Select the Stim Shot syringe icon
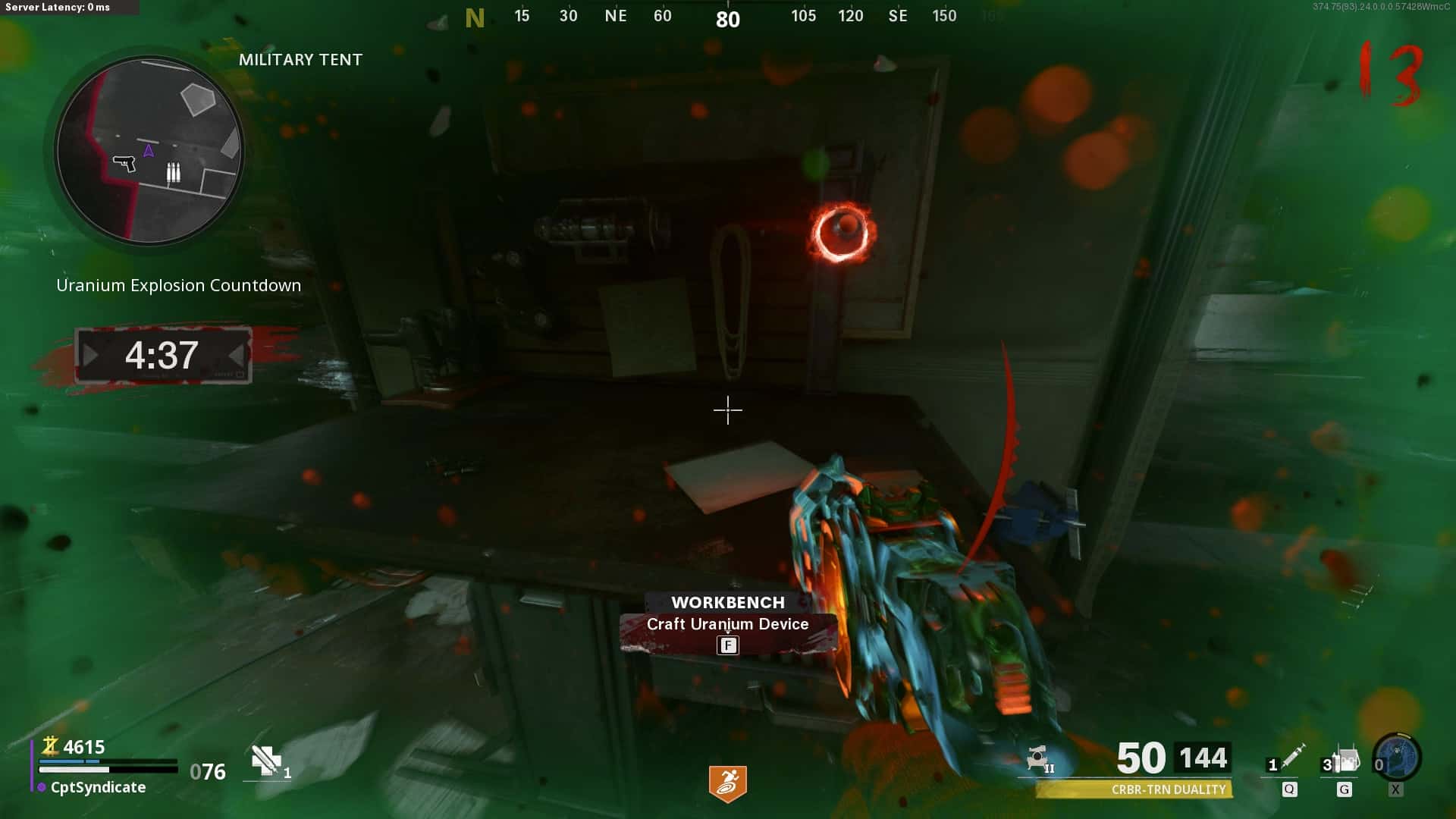The height and width of the screenshot is (819, 1456). click(x=1292, y=757)
